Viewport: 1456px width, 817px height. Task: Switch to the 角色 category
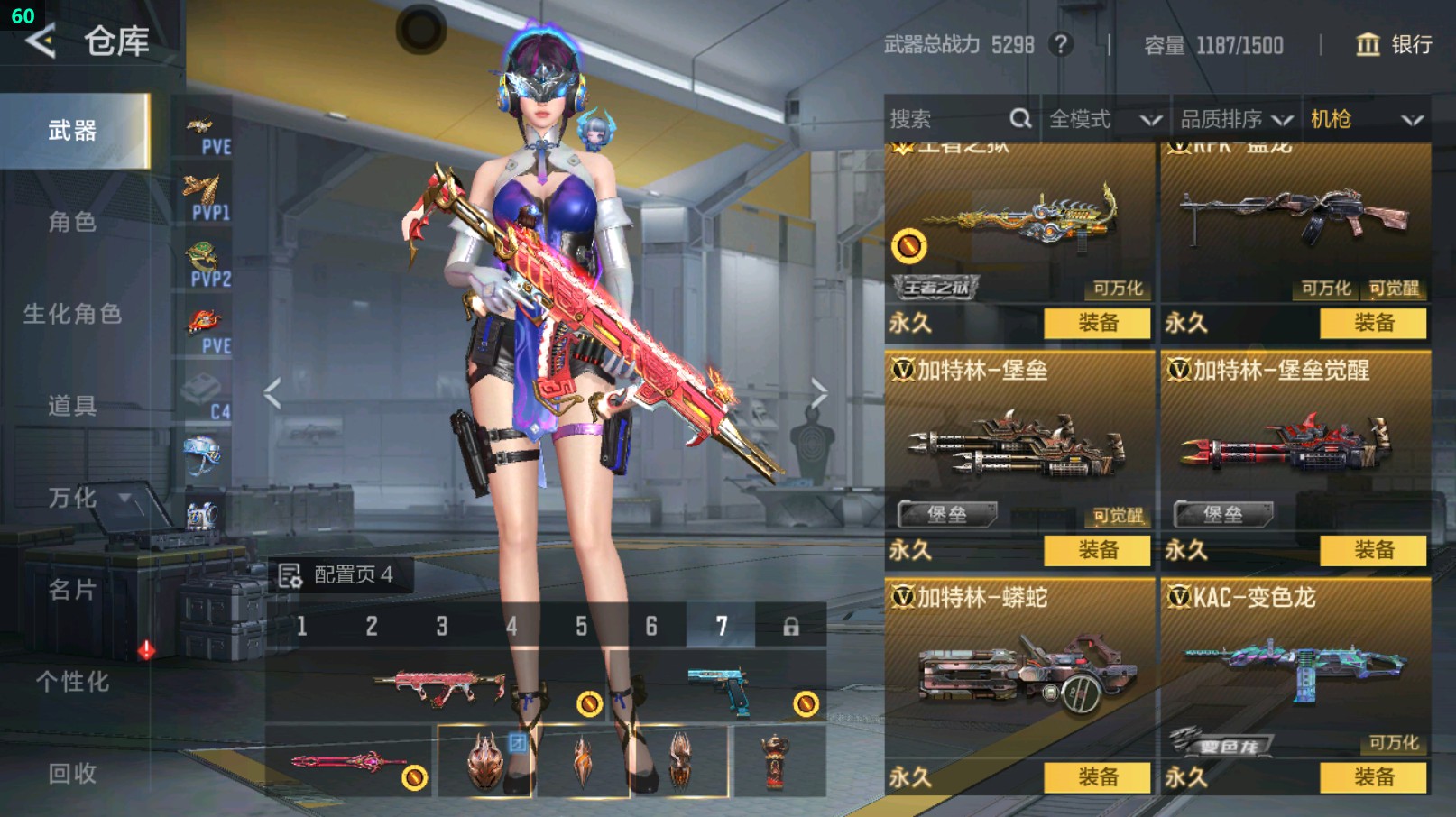(x=72, y=222)
